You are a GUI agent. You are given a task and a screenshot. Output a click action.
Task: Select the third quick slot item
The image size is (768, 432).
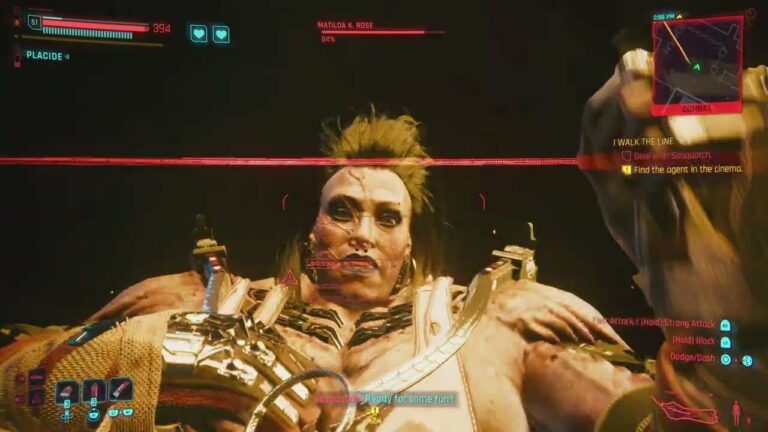tap(120, 389)
